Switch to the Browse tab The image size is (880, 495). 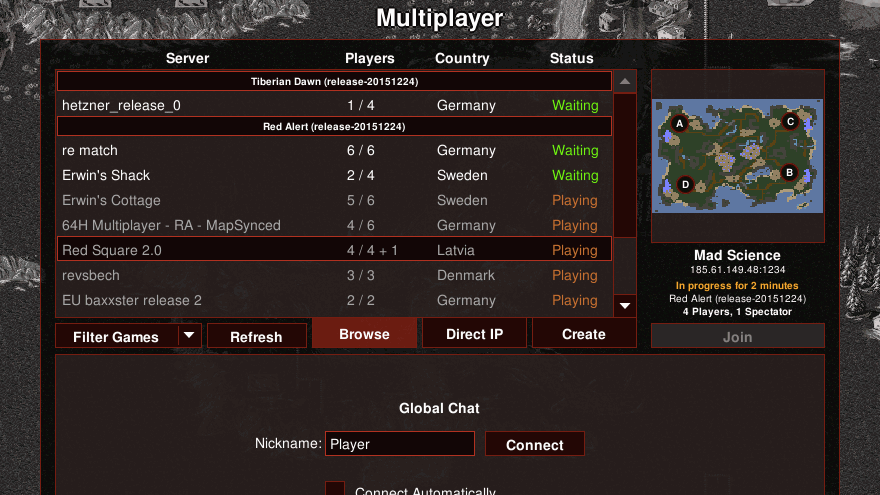click(x=364, y=334)
